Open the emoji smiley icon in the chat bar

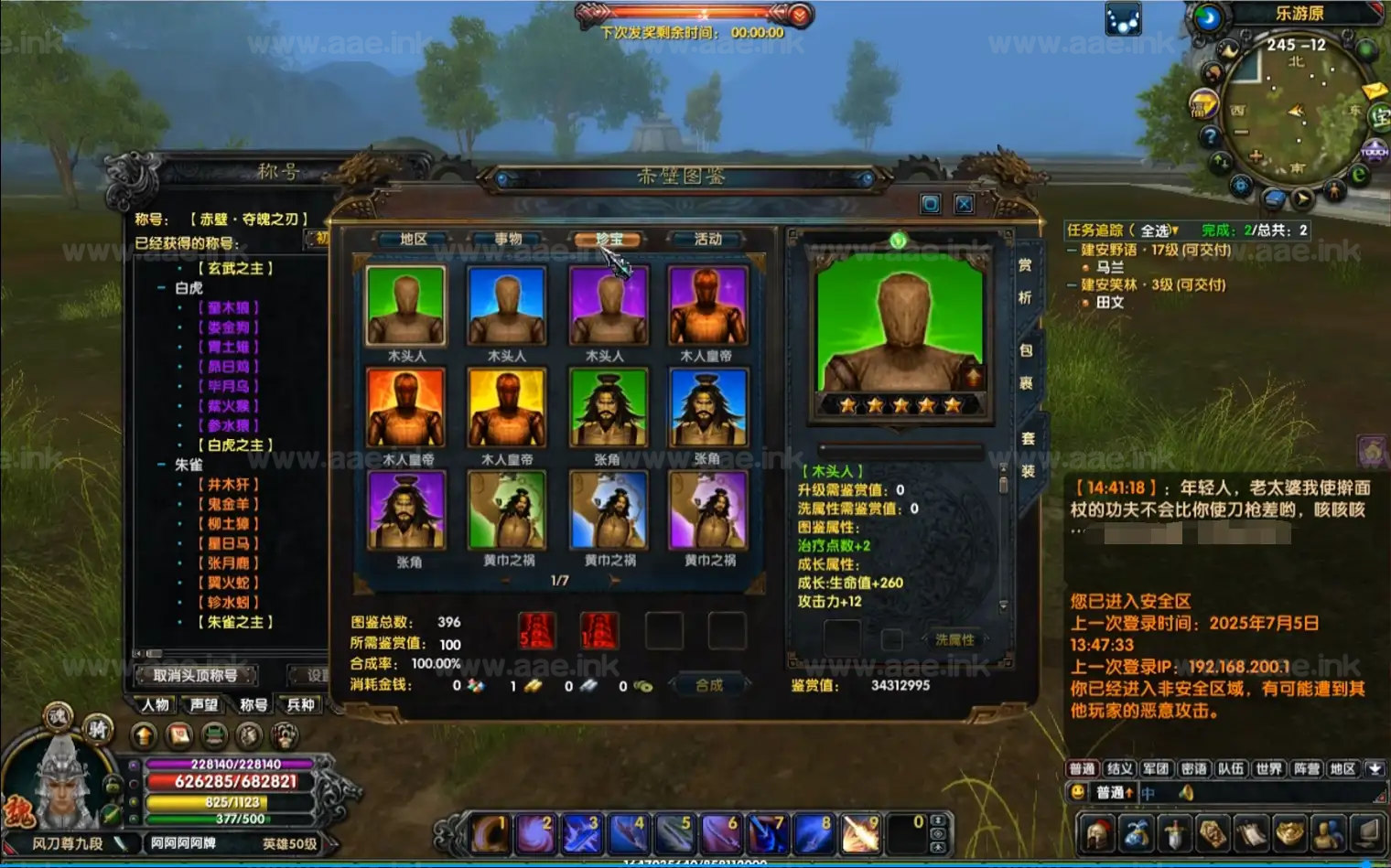[1079, 792]
